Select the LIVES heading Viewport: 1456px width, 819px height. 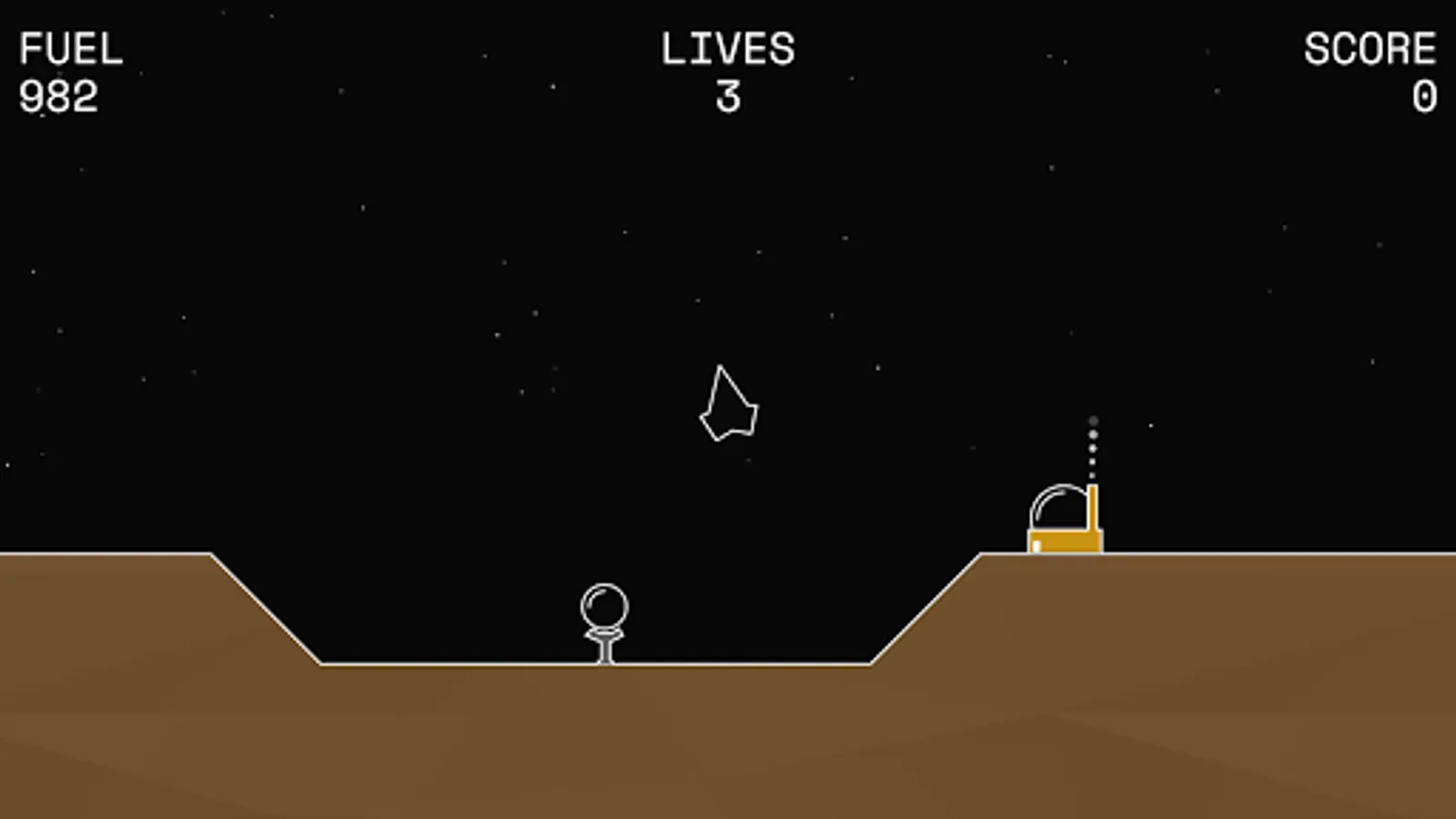[x=728, y=47]
